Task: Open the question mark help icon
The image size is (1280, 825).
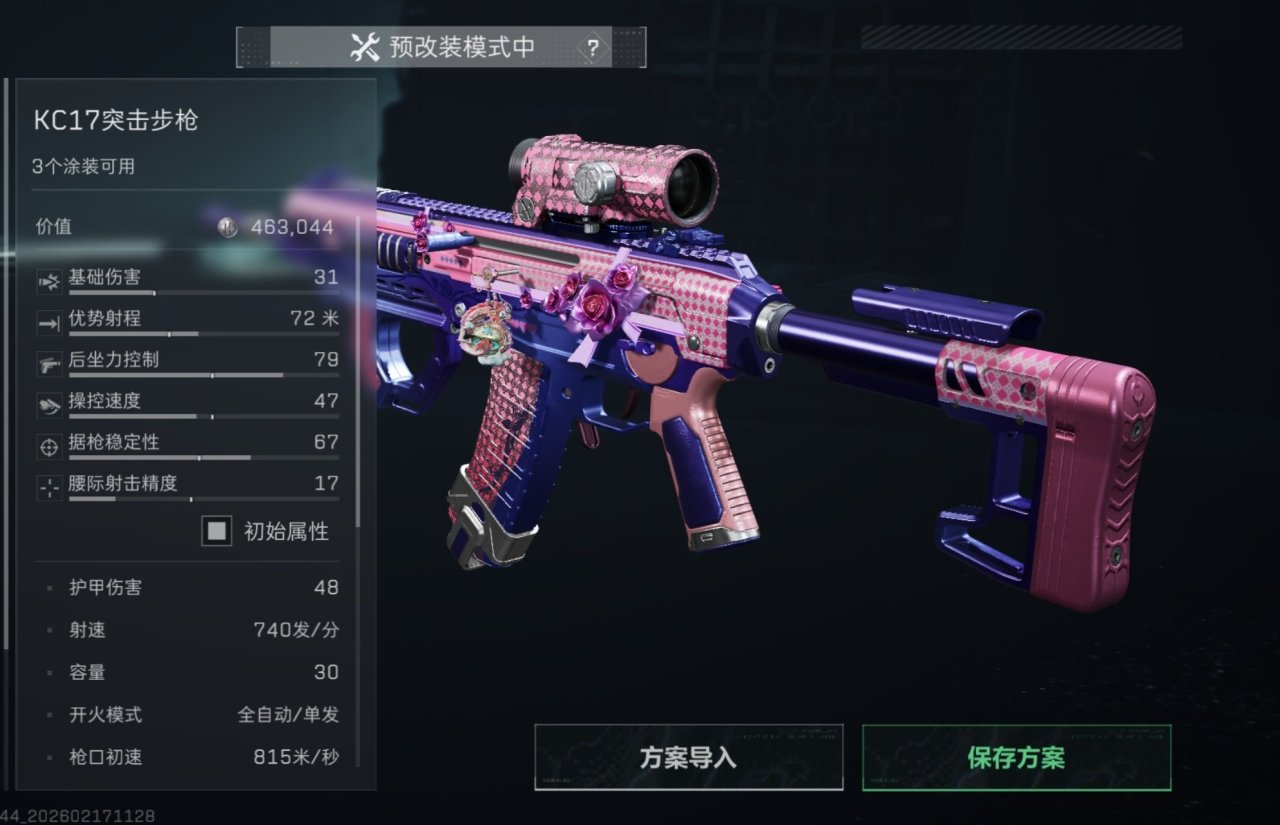Action: (593, 47)
